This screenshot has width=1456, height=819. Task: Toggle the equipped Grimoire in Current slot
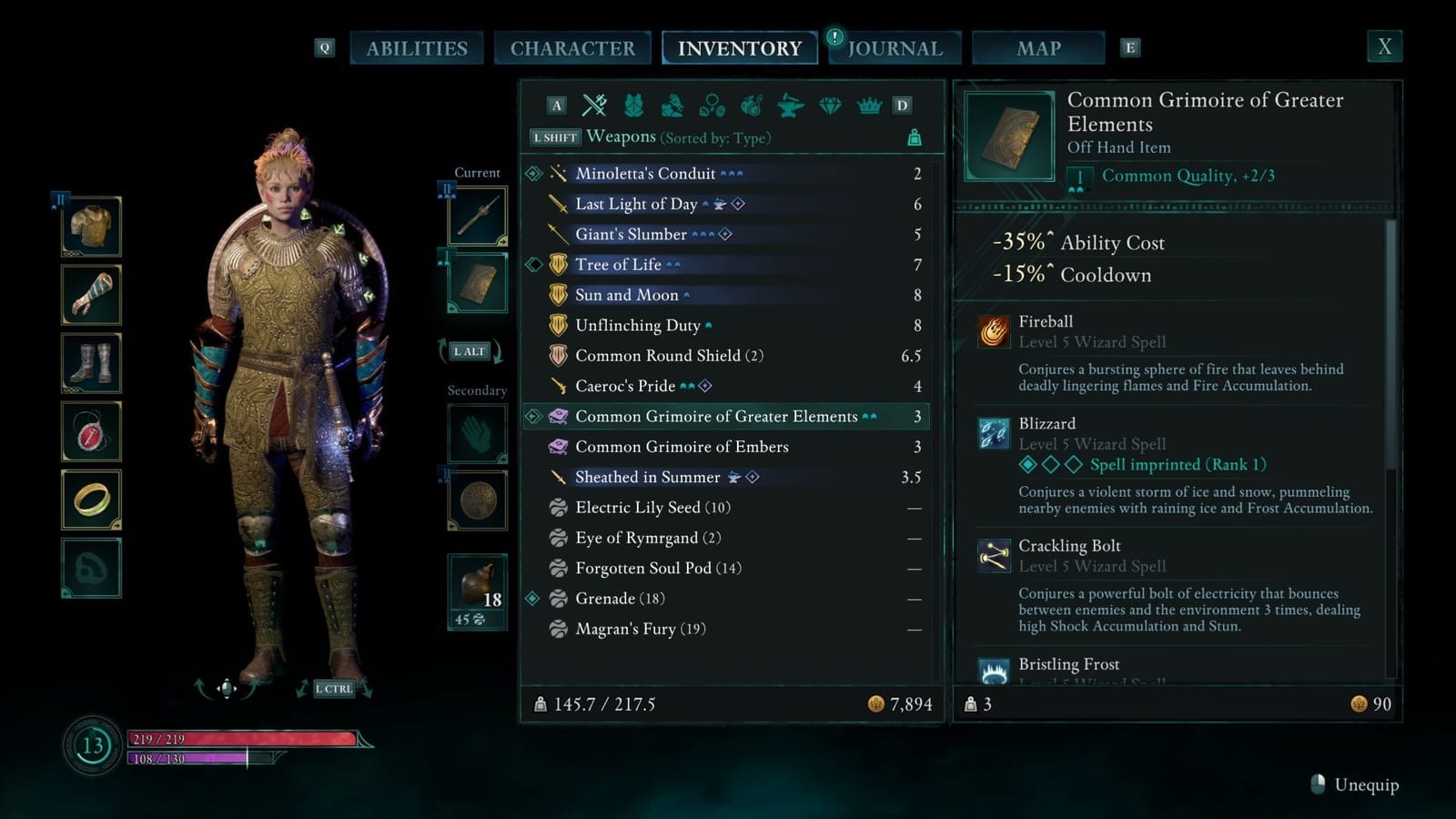(476, 282)
